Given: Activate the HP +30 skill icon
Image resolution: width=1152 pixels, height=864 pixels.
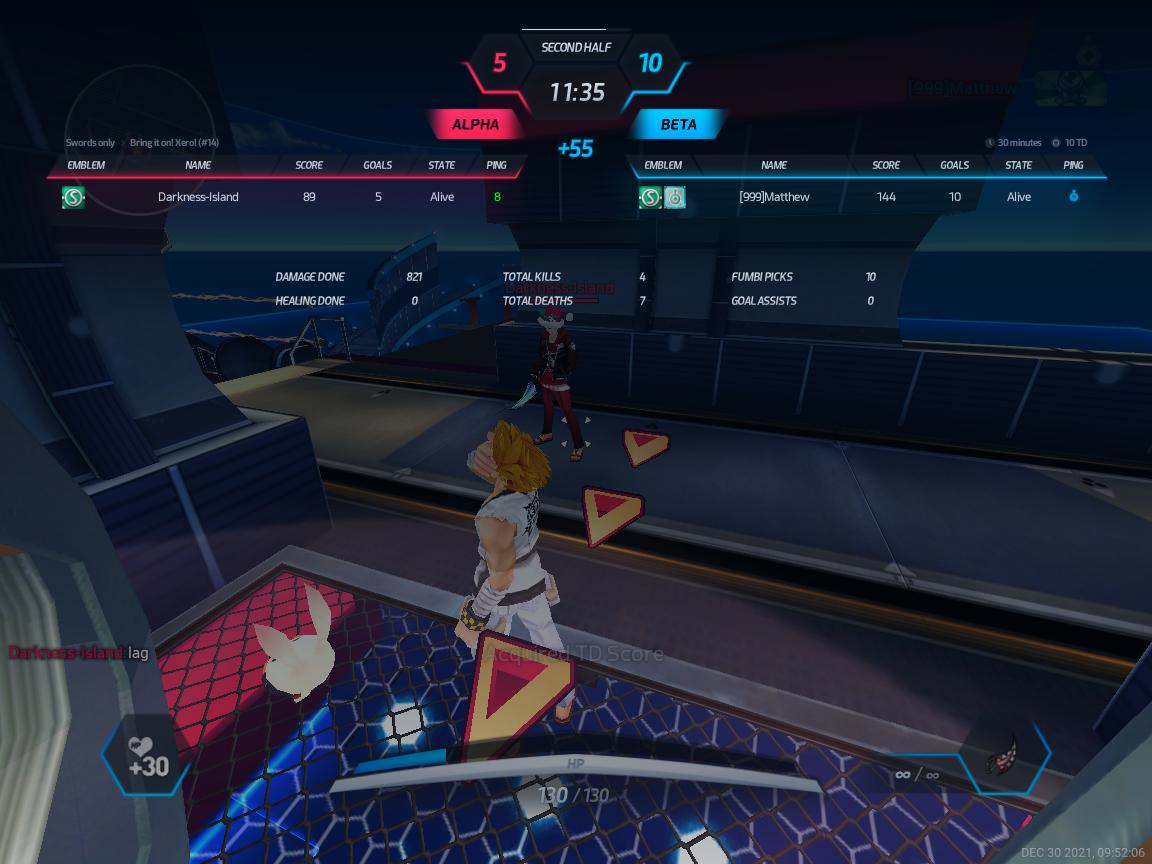Looking at the screenshot, I should 148,756.
